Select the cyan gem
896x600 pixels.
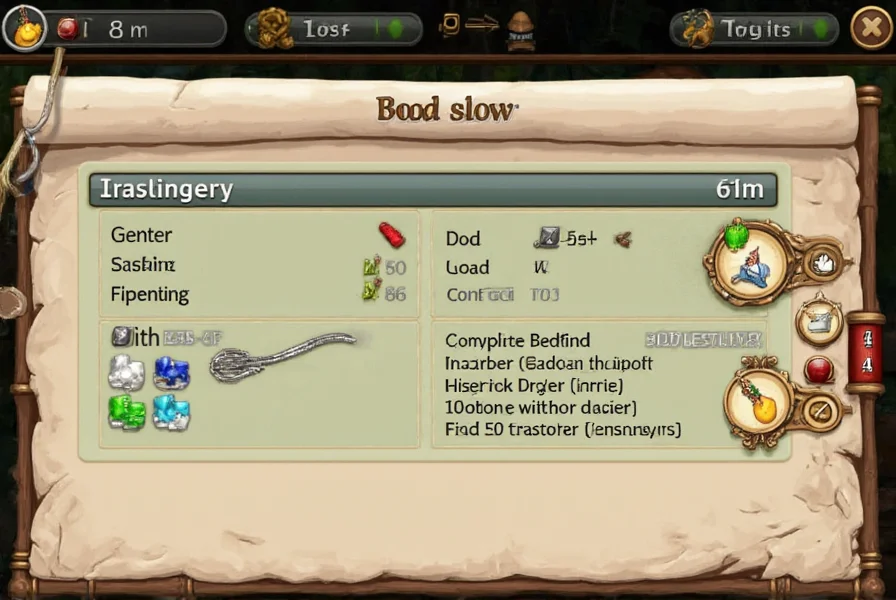171,411
